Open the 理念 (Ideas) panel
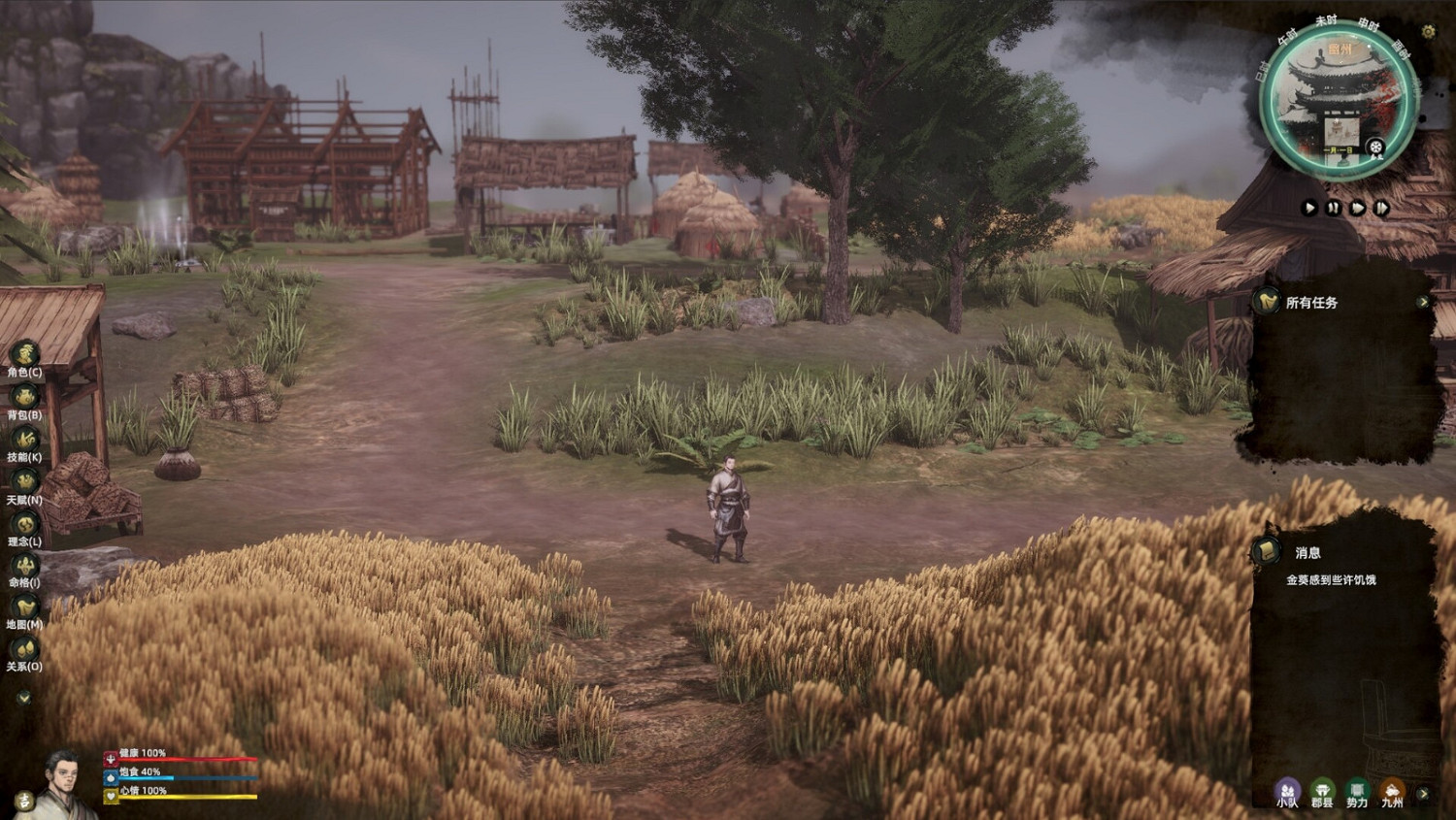Image resolution: width=1456 pixels, height=820 pixels. coord(26,523)
